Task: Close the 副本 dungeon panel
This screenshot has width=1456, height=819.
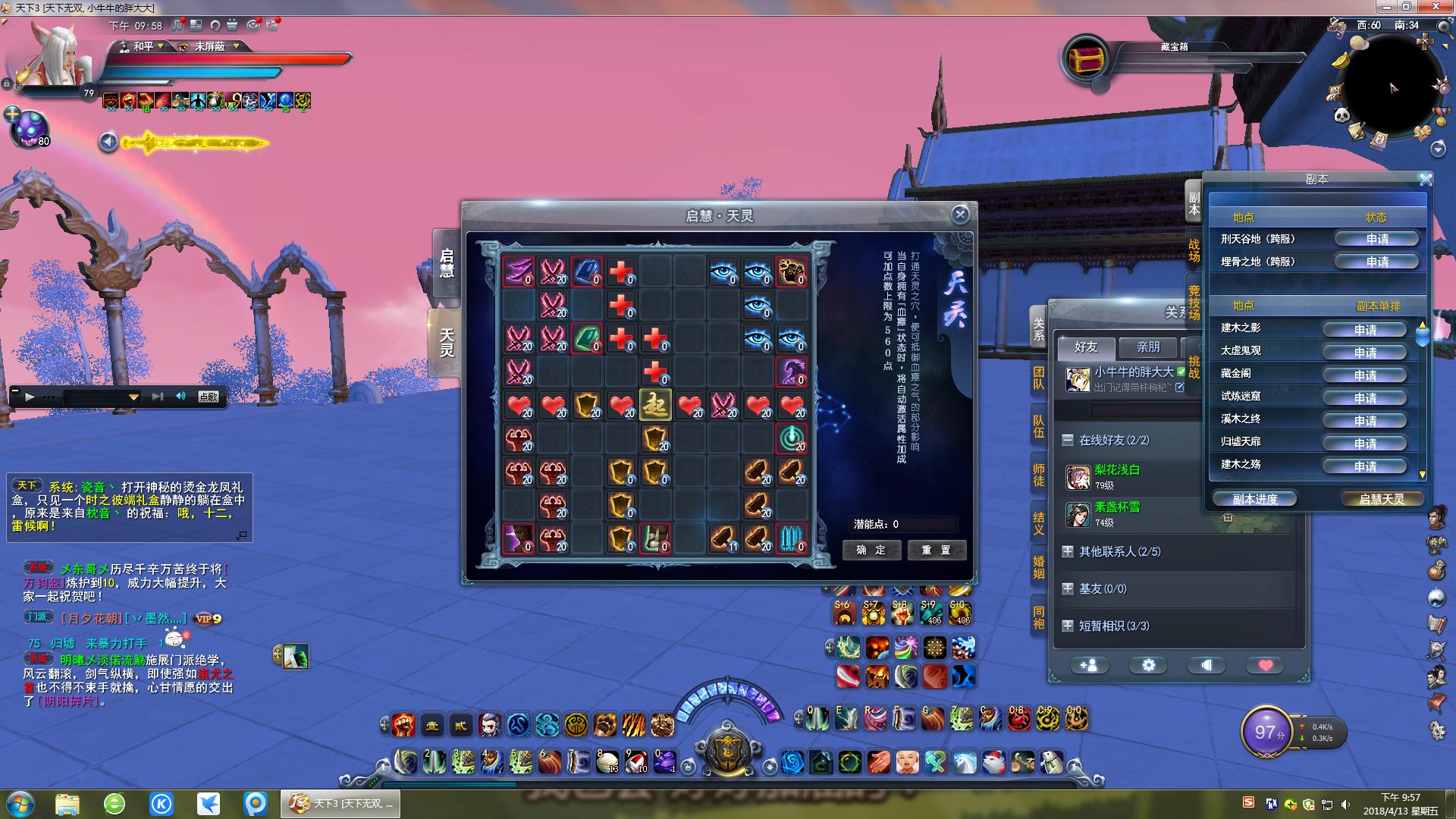Action: pos(1426,180)
